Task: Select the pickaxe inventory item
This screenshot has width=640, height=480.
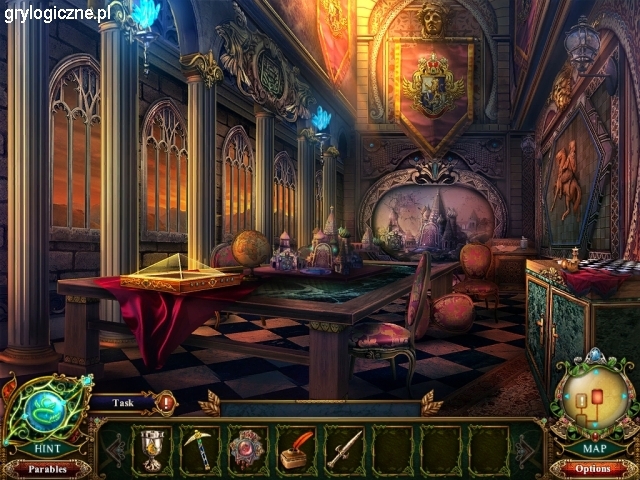Action: tap(200, 447)
